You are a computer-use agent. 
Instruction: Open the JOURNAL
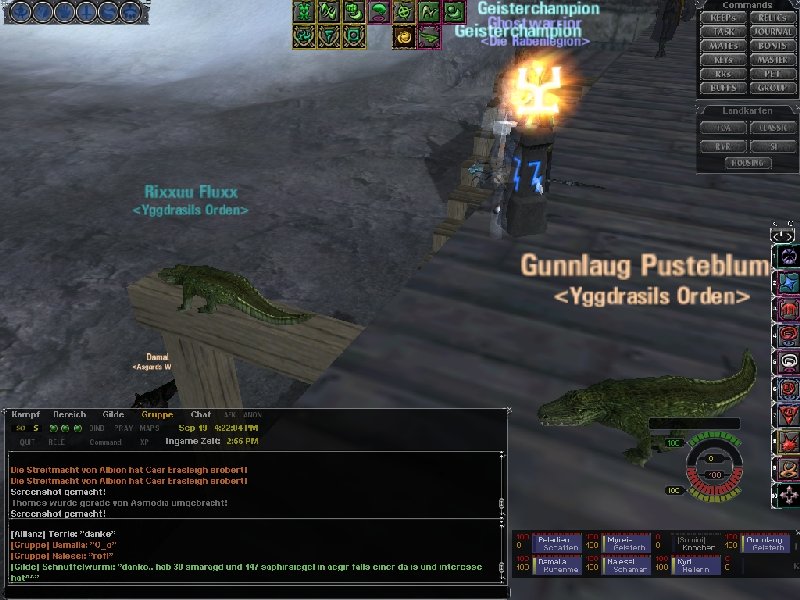(x=771, y=32)
